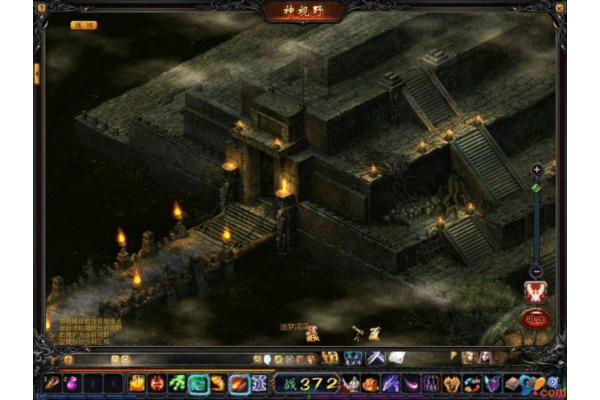The image size is (600, 400).
Task: Open the crossed swords icon
Action: (375, 358)
